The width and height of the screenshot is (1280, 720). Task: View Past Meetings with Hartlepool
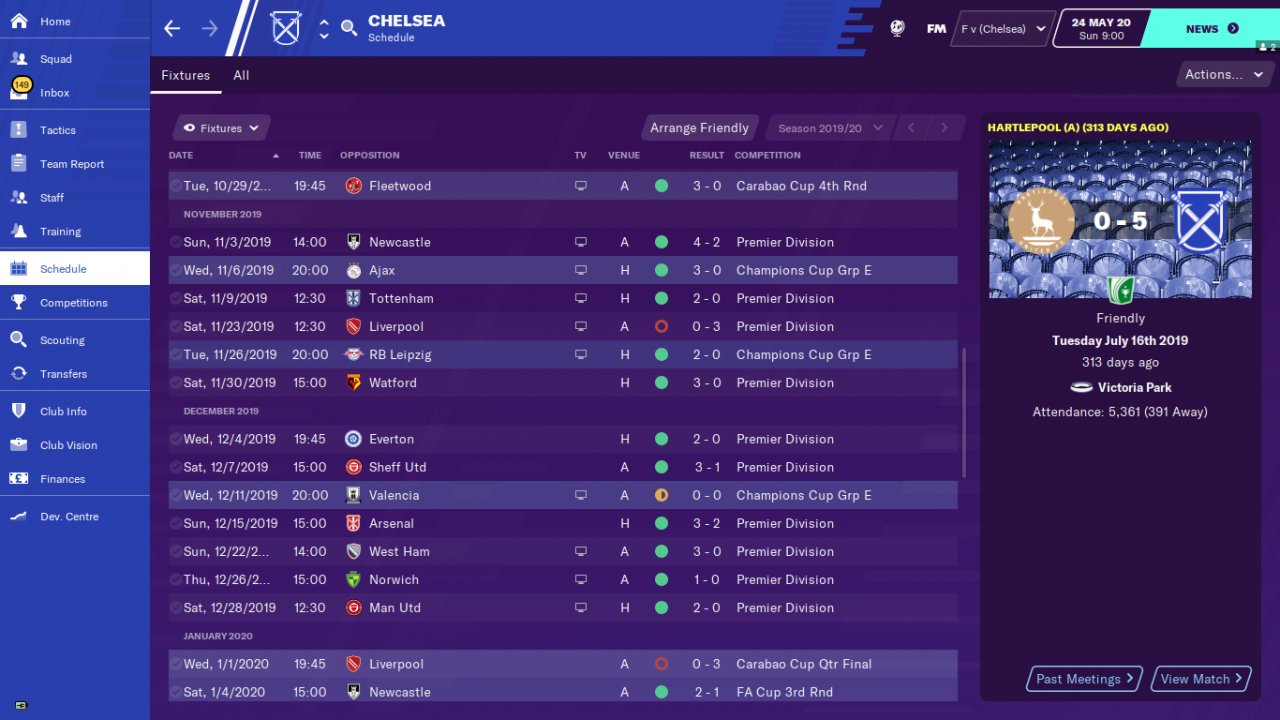point(1085,679)
